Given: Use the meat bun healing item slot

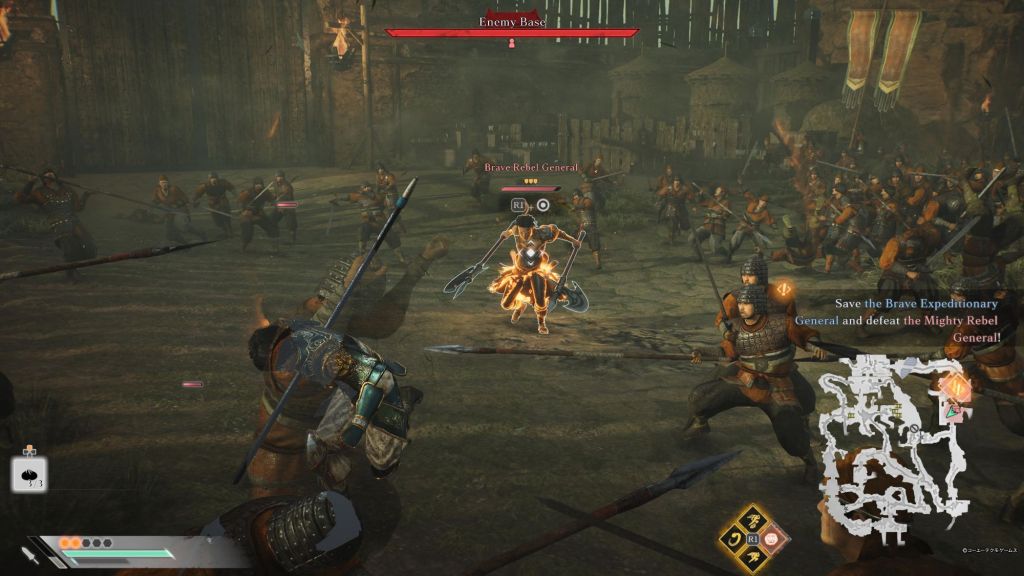Looking at the screenshot, I should [29, 474].
